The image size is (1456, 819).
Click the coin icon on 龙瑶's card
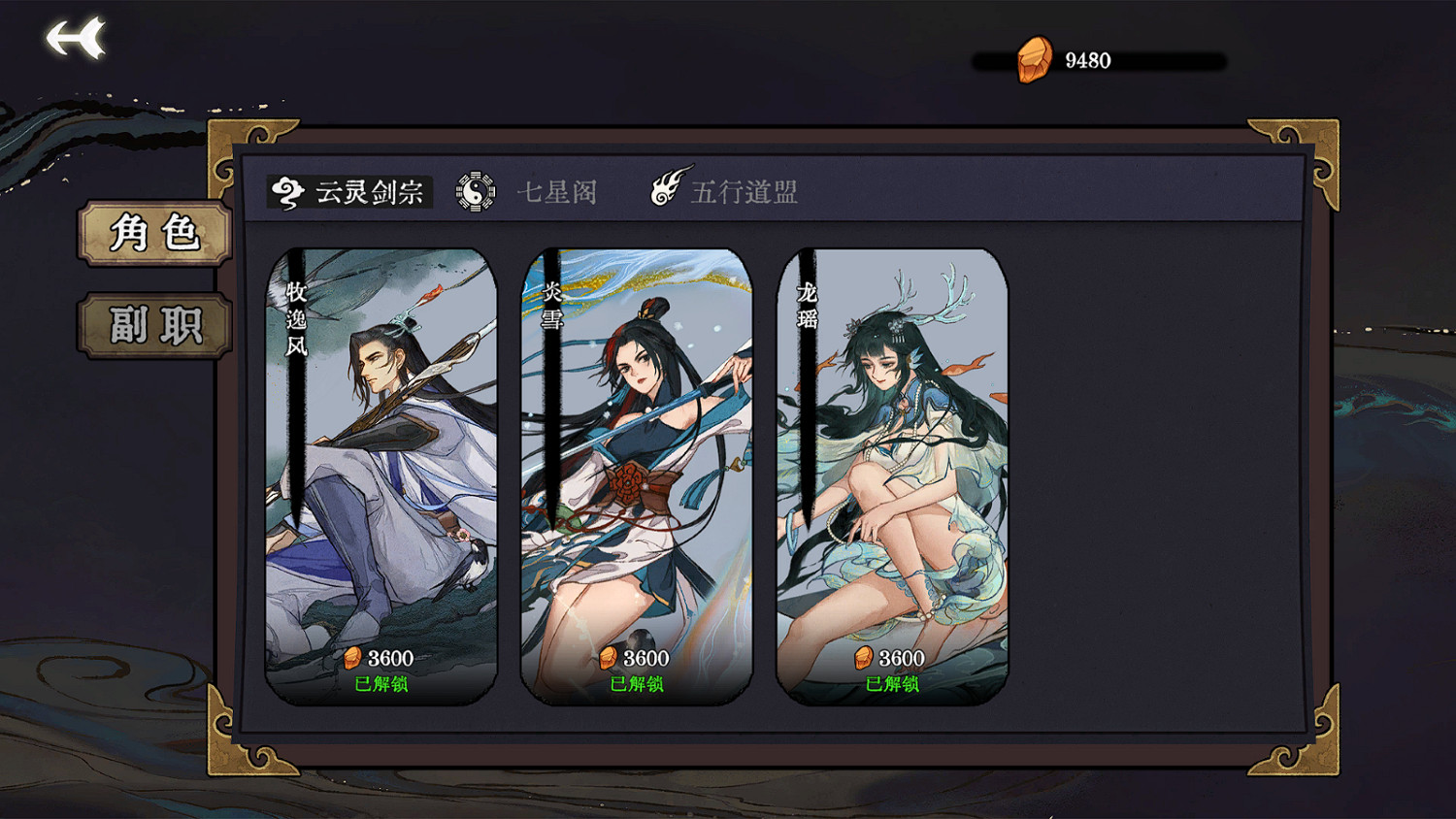click(x=863, y=657)
